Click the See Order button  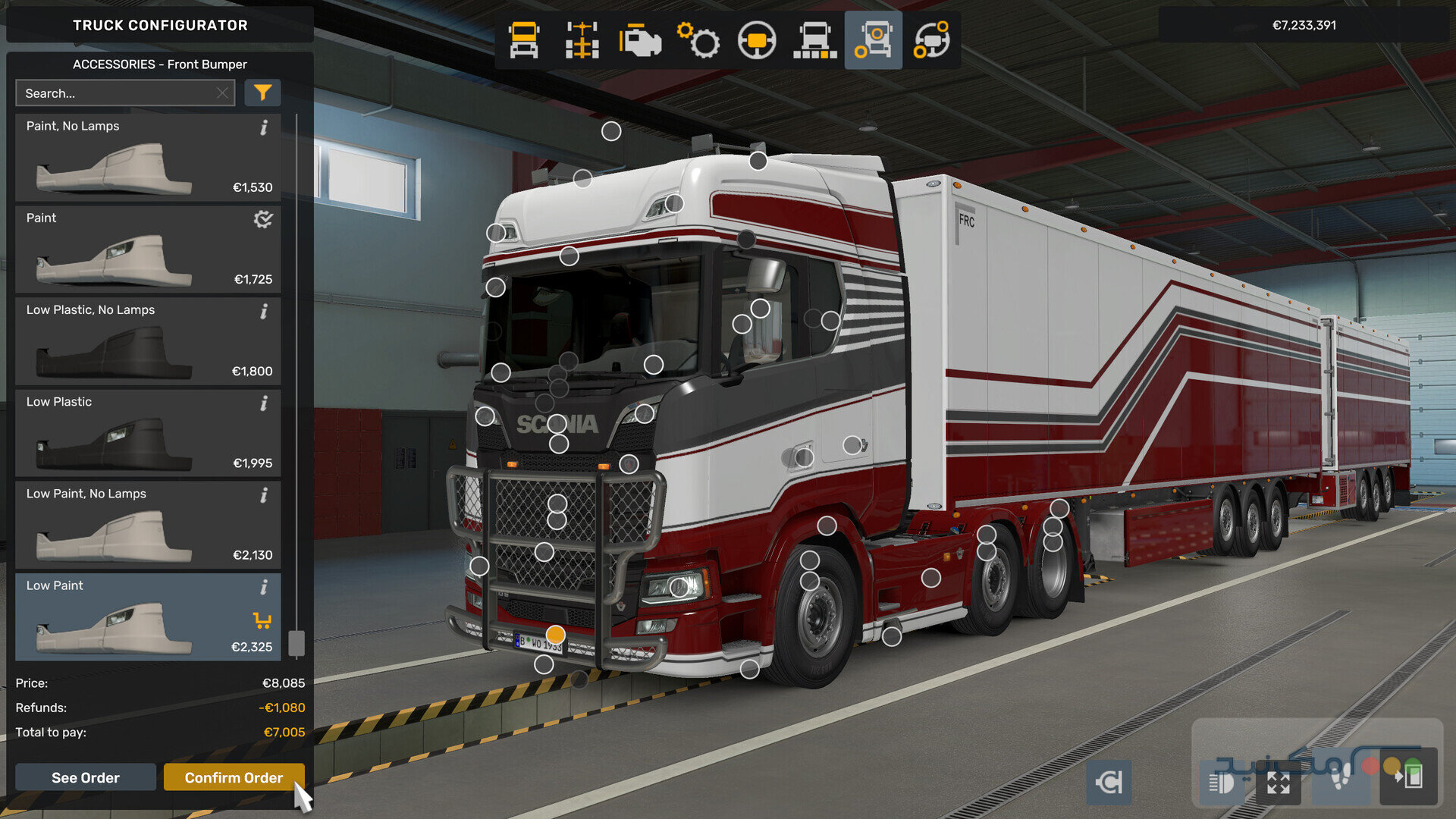pos(84,777)
